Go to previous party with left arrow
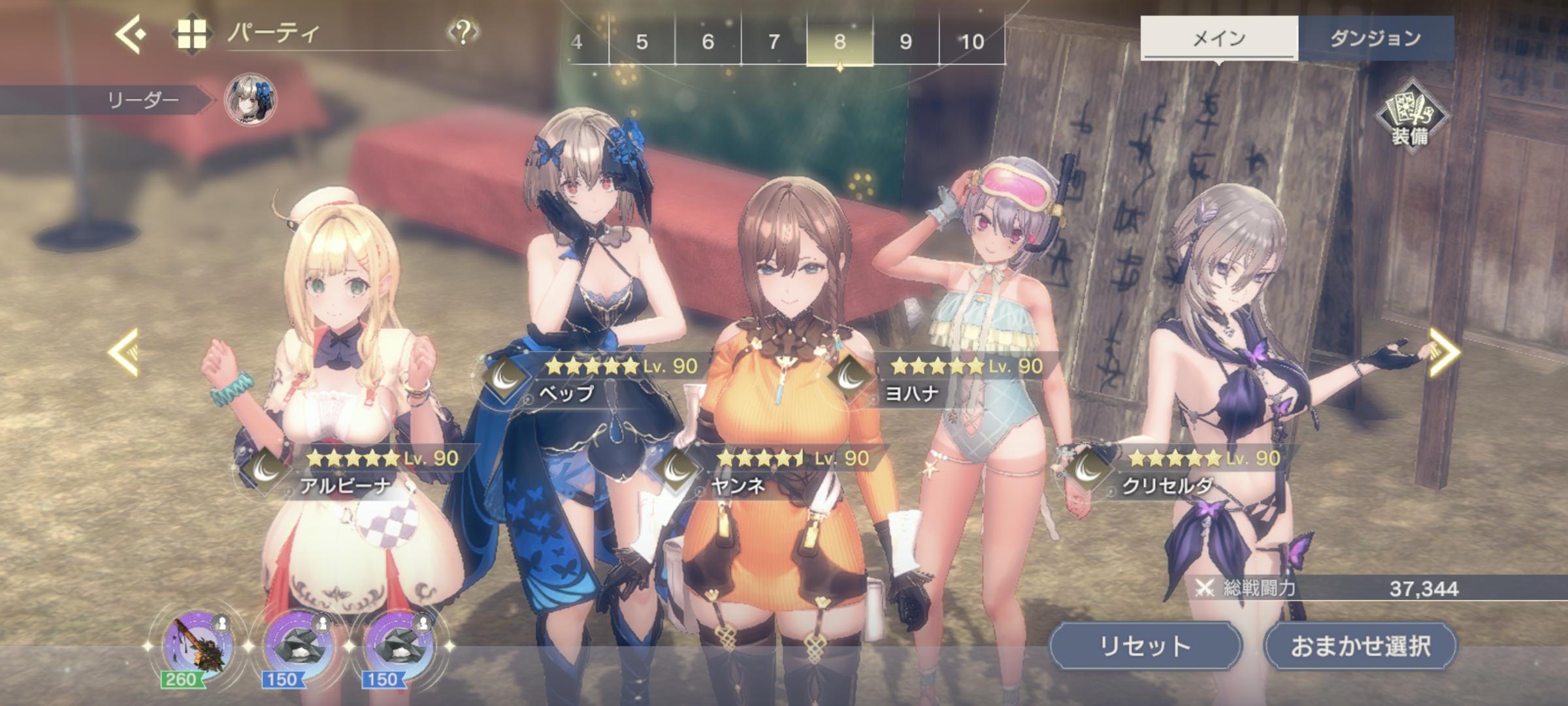Image resolution: width=1568 pixels, height=706 pixels. click(124, 352)
